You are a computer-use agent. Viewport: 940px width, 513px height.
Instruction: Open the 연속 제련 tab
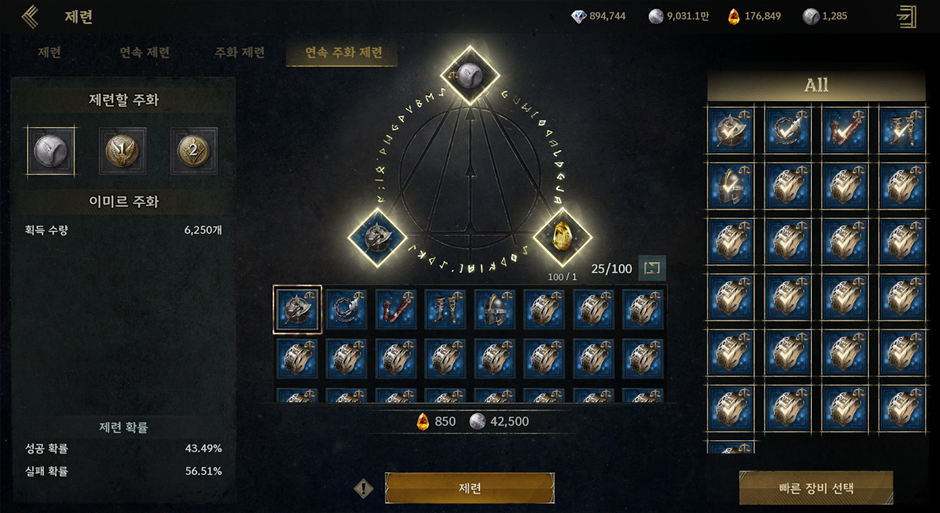144,53
